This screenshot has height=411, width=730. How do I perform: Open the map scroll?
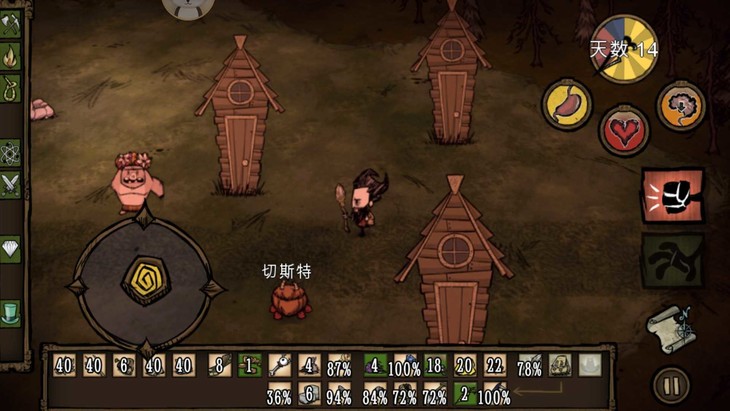tap(669, 326)
